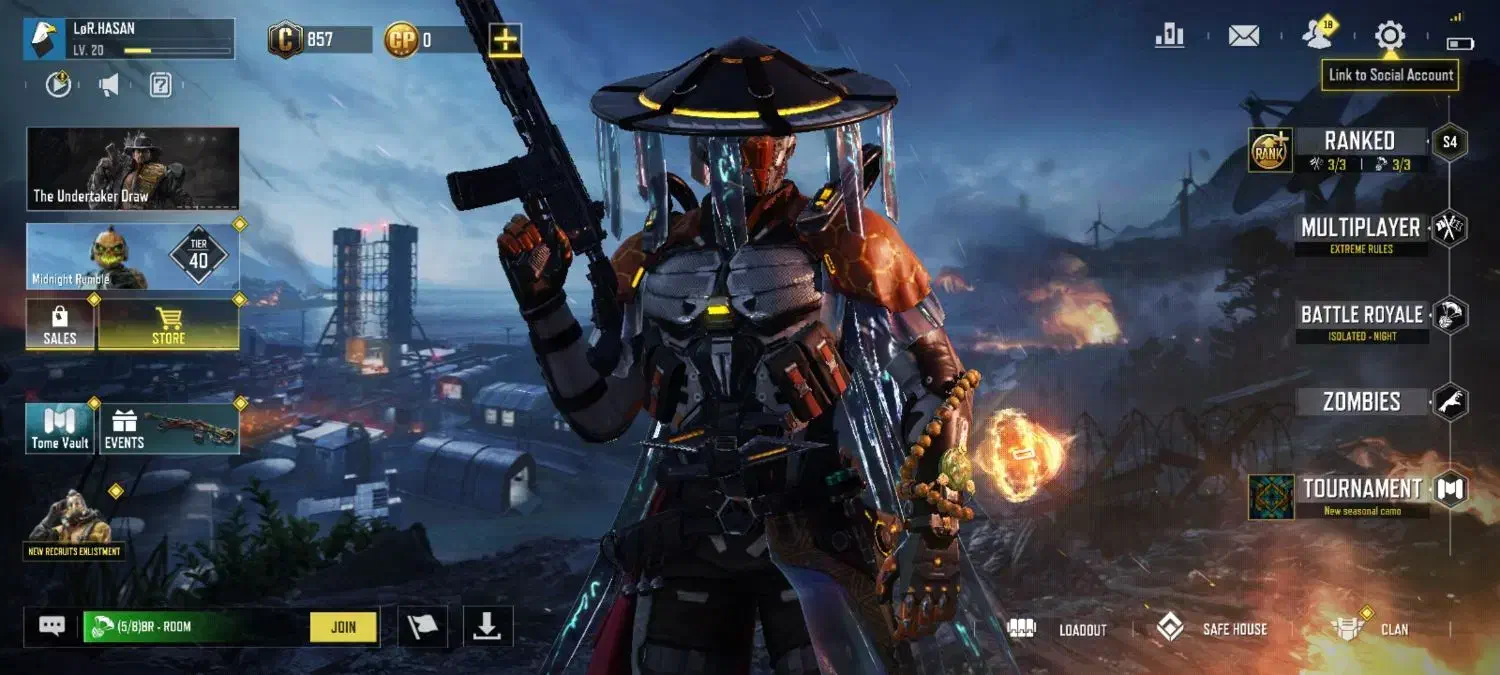1500x675 pixels.
Task: Open the settings gear icon
Action: (1389, 36)
